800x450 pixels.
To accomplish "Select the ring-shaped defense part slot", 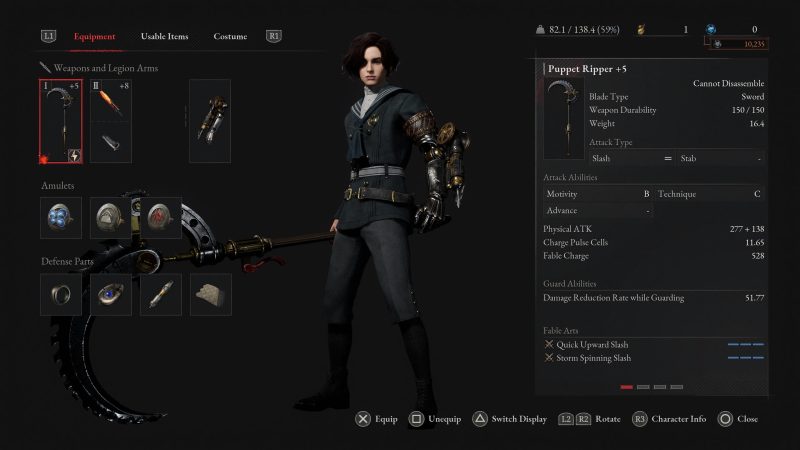I will click(61, 294).
